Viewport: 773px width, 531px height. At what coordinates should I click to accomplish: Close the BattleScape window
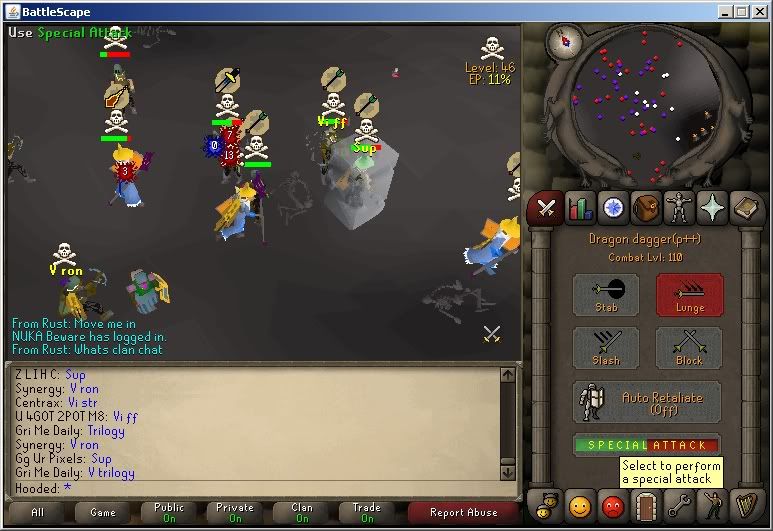[x=759, y=11]
